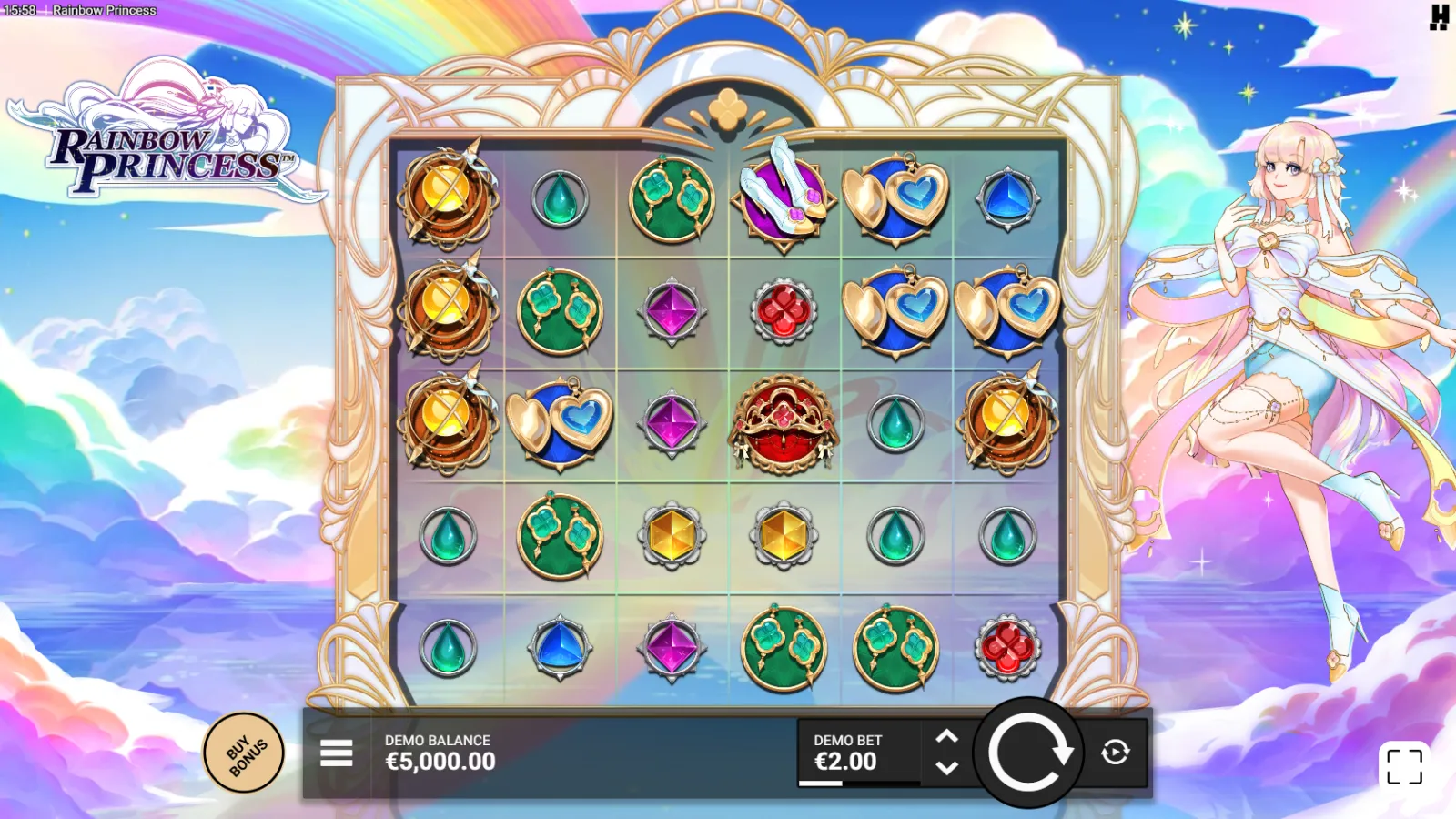Image resolution: width=1456 pixels, height=819 pixels.
Task: Decrease the demo bet amount
Action: point(947,768)
